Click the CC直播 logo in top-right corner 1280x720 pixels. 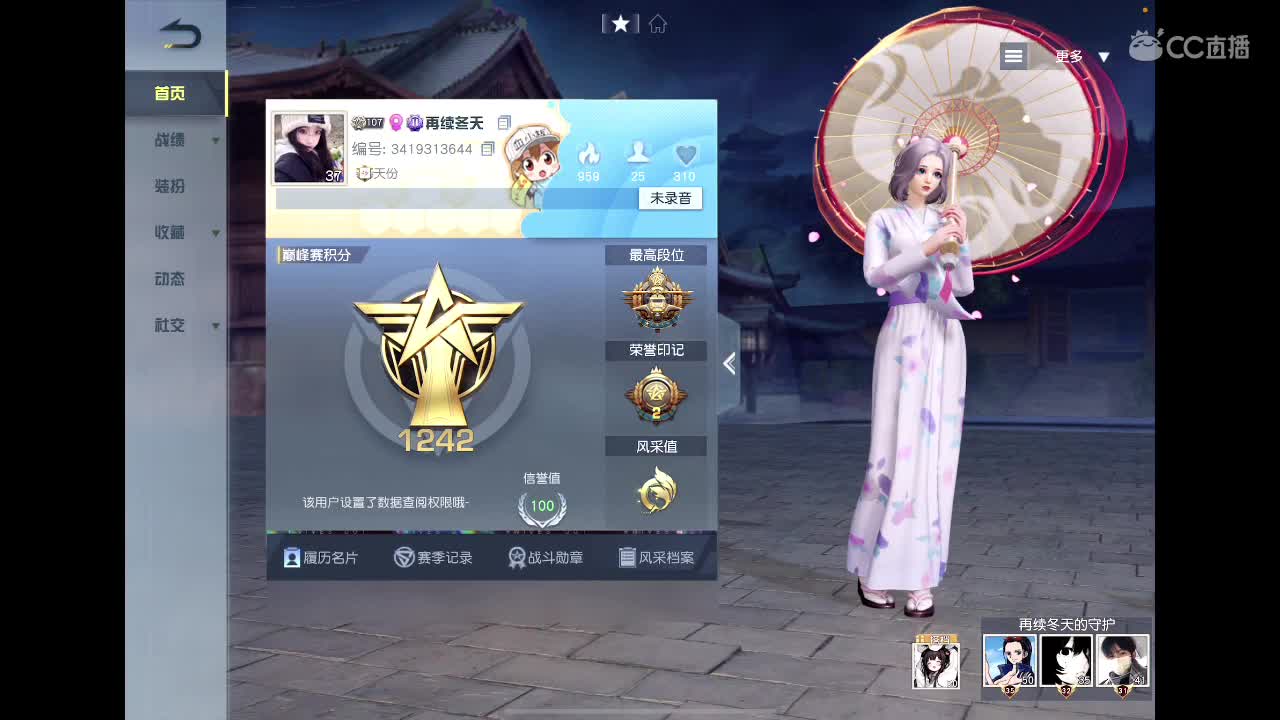(1190, 45)
